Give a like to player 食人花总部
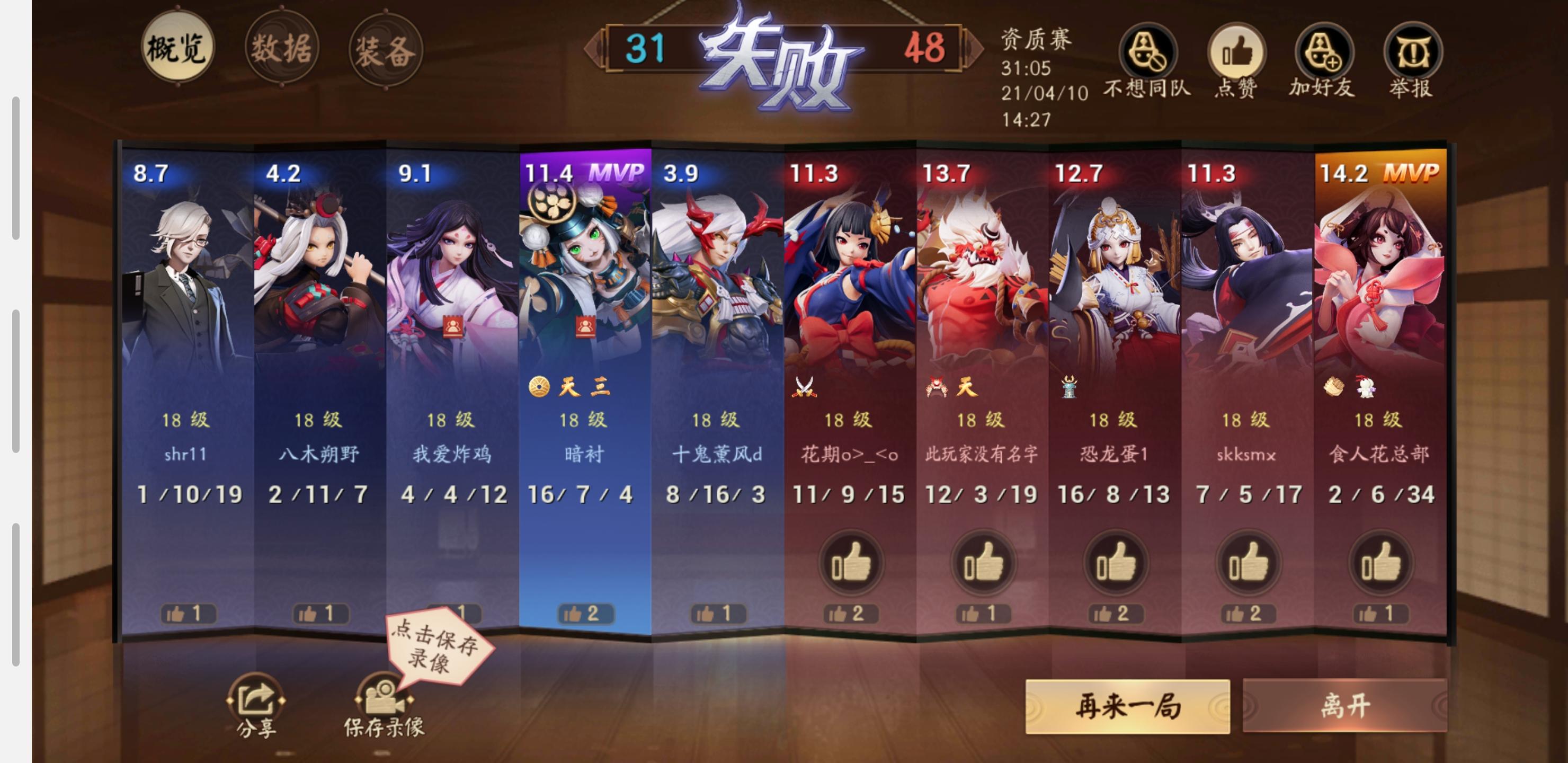 1382,563
